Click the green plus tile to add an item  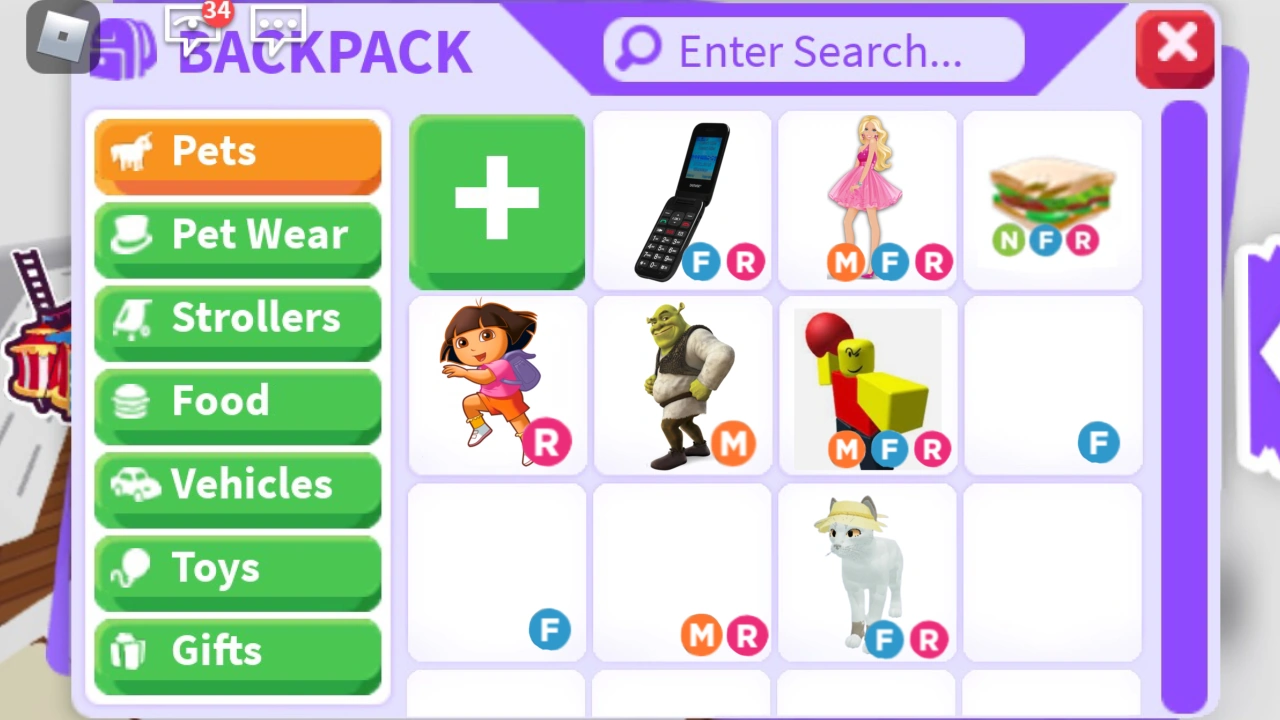point(497,200)
